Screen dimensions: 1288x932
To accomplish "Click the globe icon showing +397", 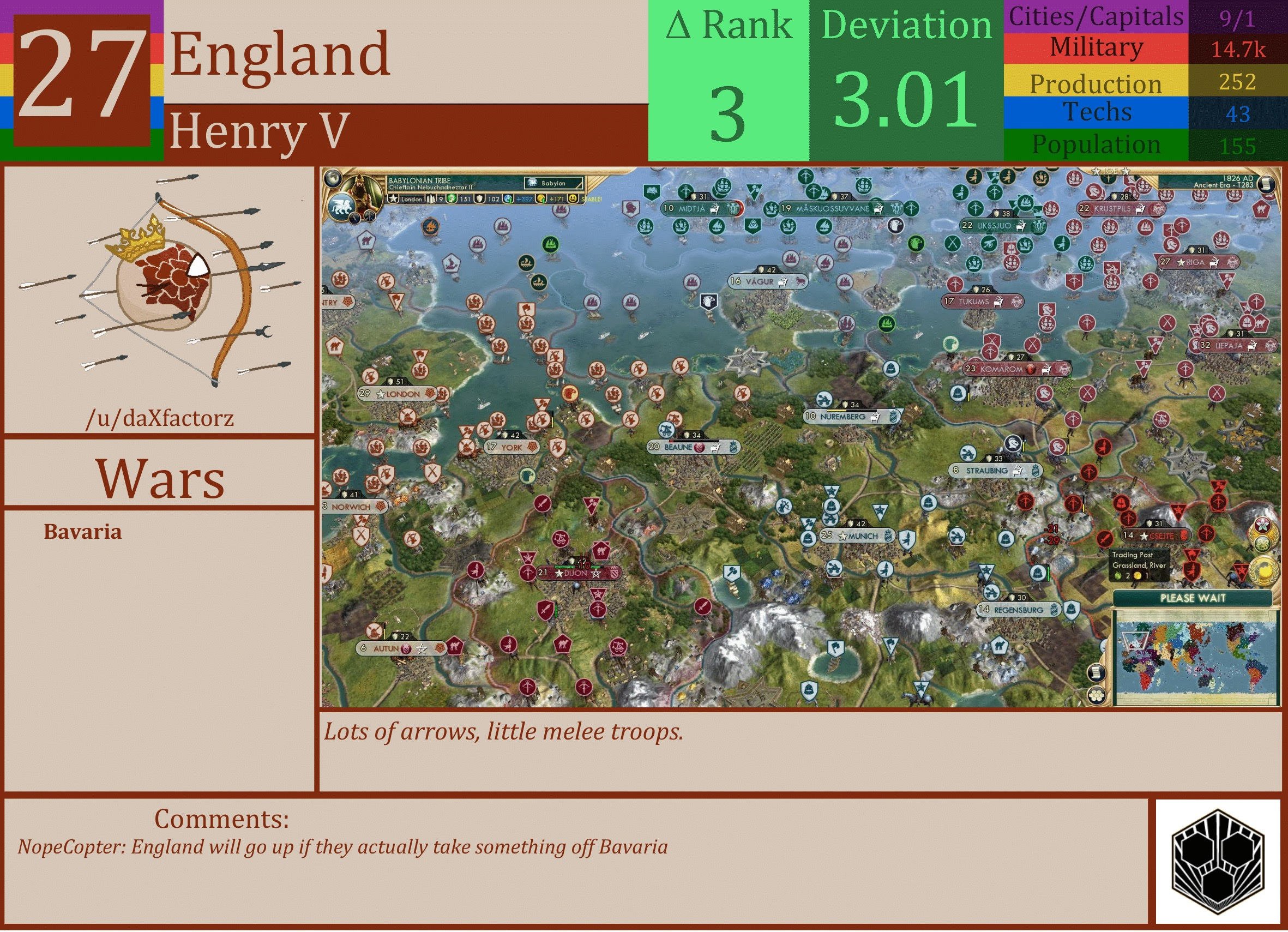I will 508,199.
